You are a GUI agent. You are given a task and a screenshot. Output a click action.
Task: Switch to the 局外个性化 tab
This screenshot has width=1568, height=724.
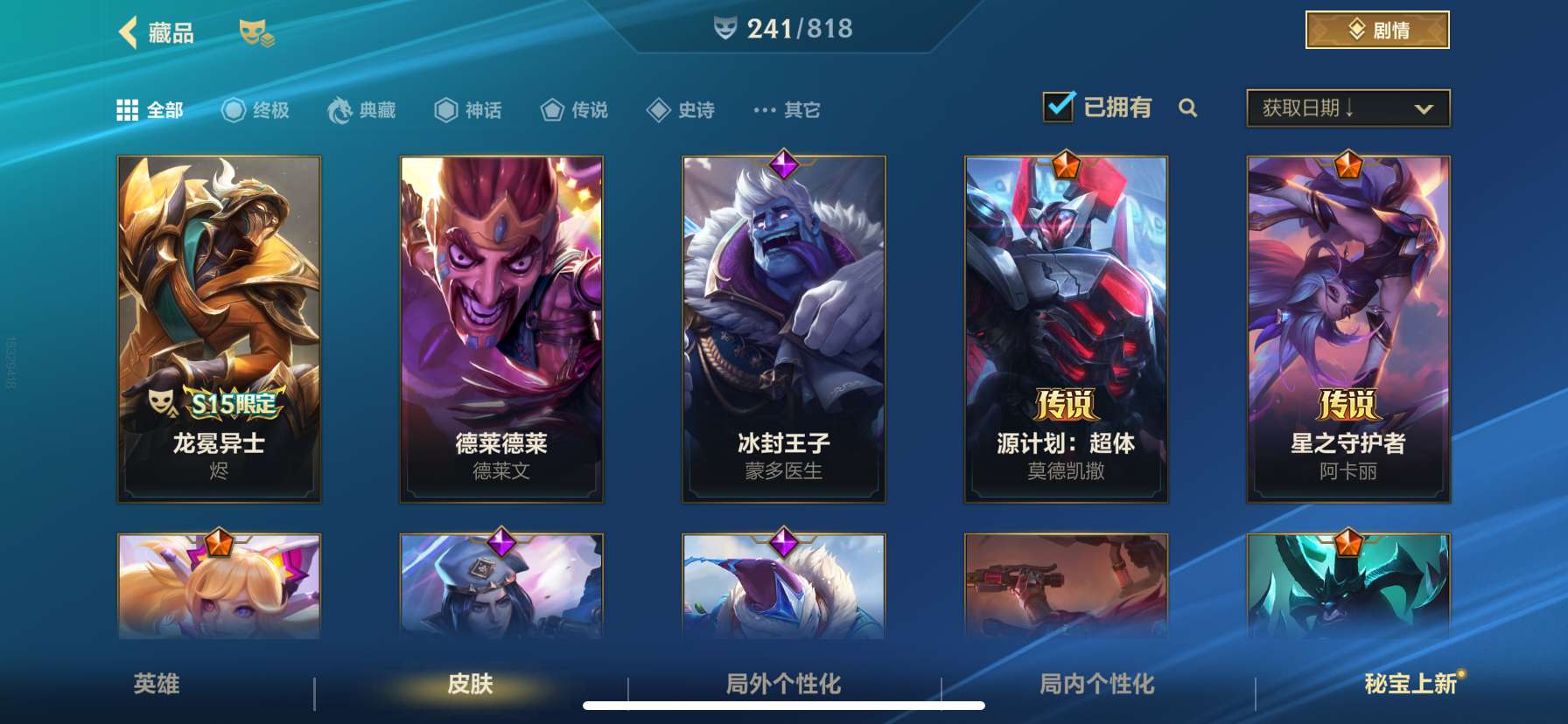click(x=783, y=686)
